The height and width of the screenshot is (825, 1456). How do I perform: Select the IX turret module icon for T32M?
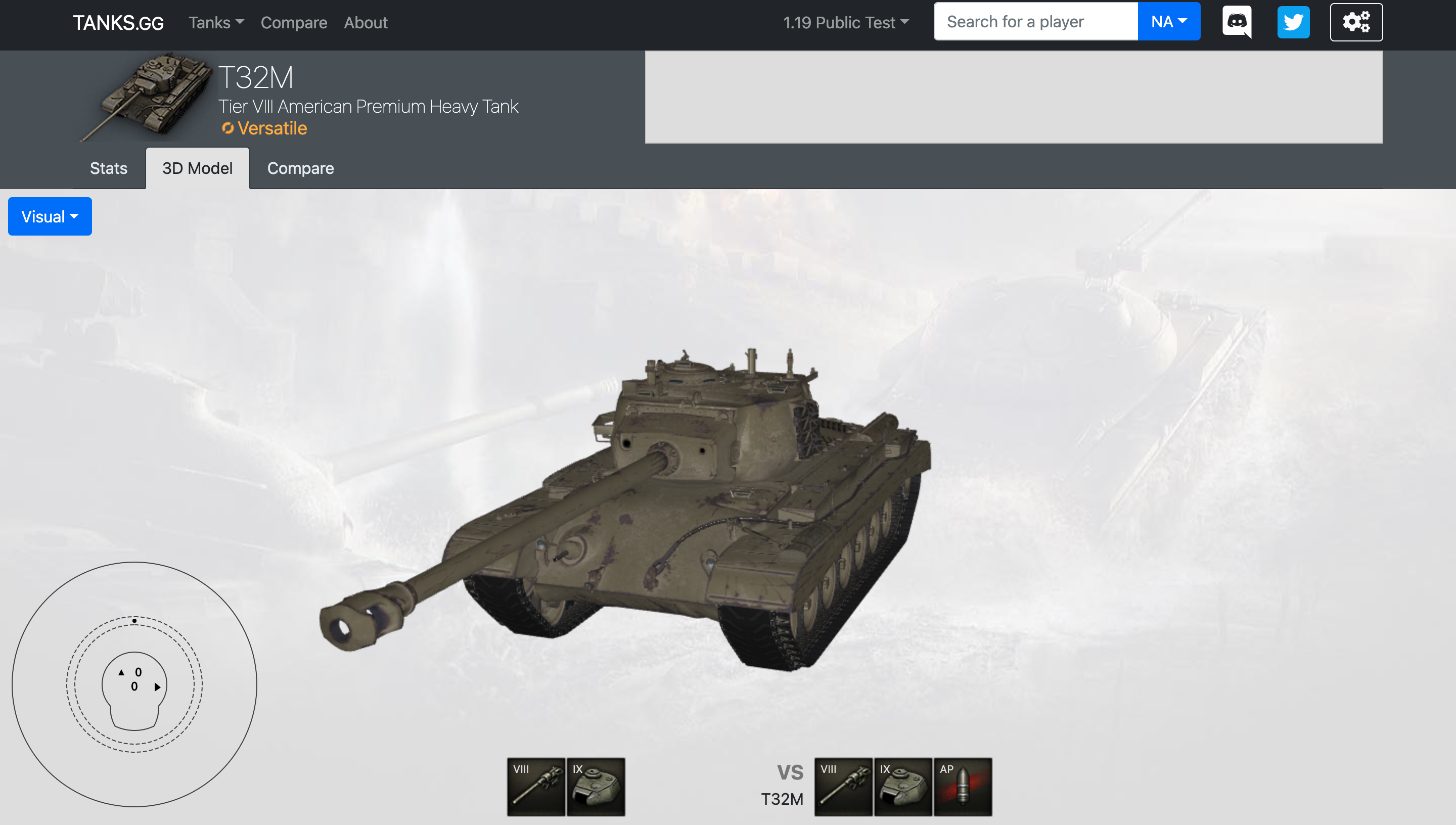pos(903,787)
